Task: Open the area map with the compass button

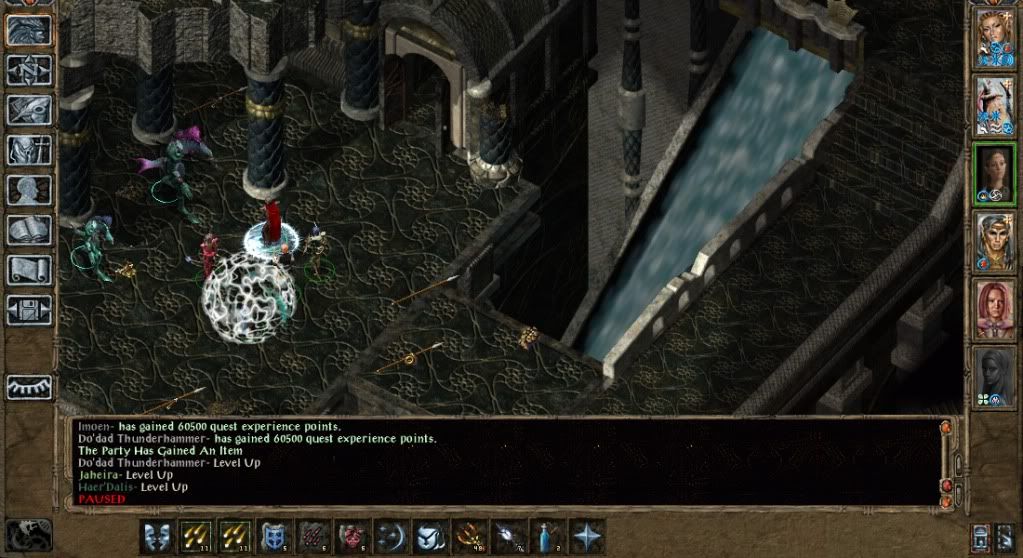Action: [x=29, y=69]
